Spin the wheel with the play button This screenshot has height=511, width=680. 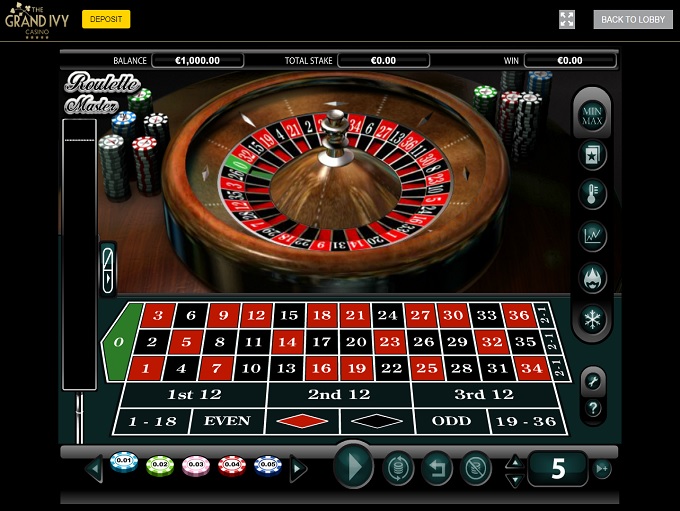[352, 466]
